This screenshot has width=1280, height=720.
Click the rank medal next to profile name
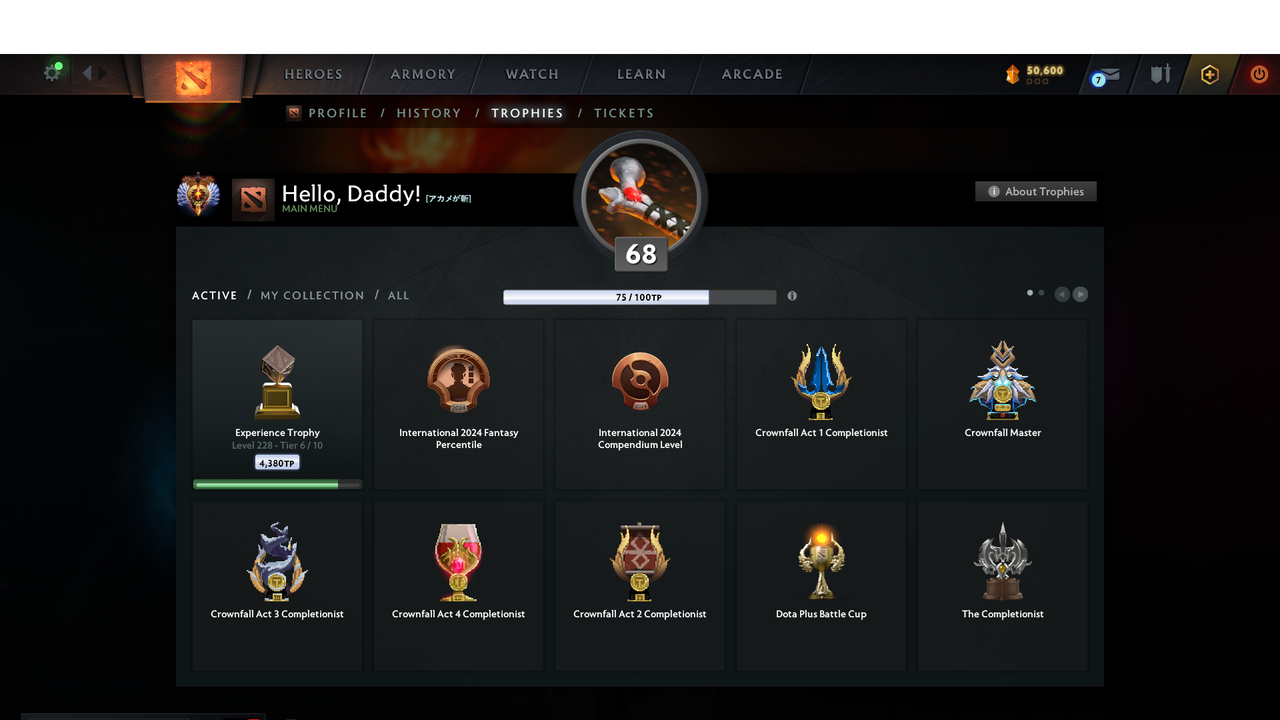198,194
